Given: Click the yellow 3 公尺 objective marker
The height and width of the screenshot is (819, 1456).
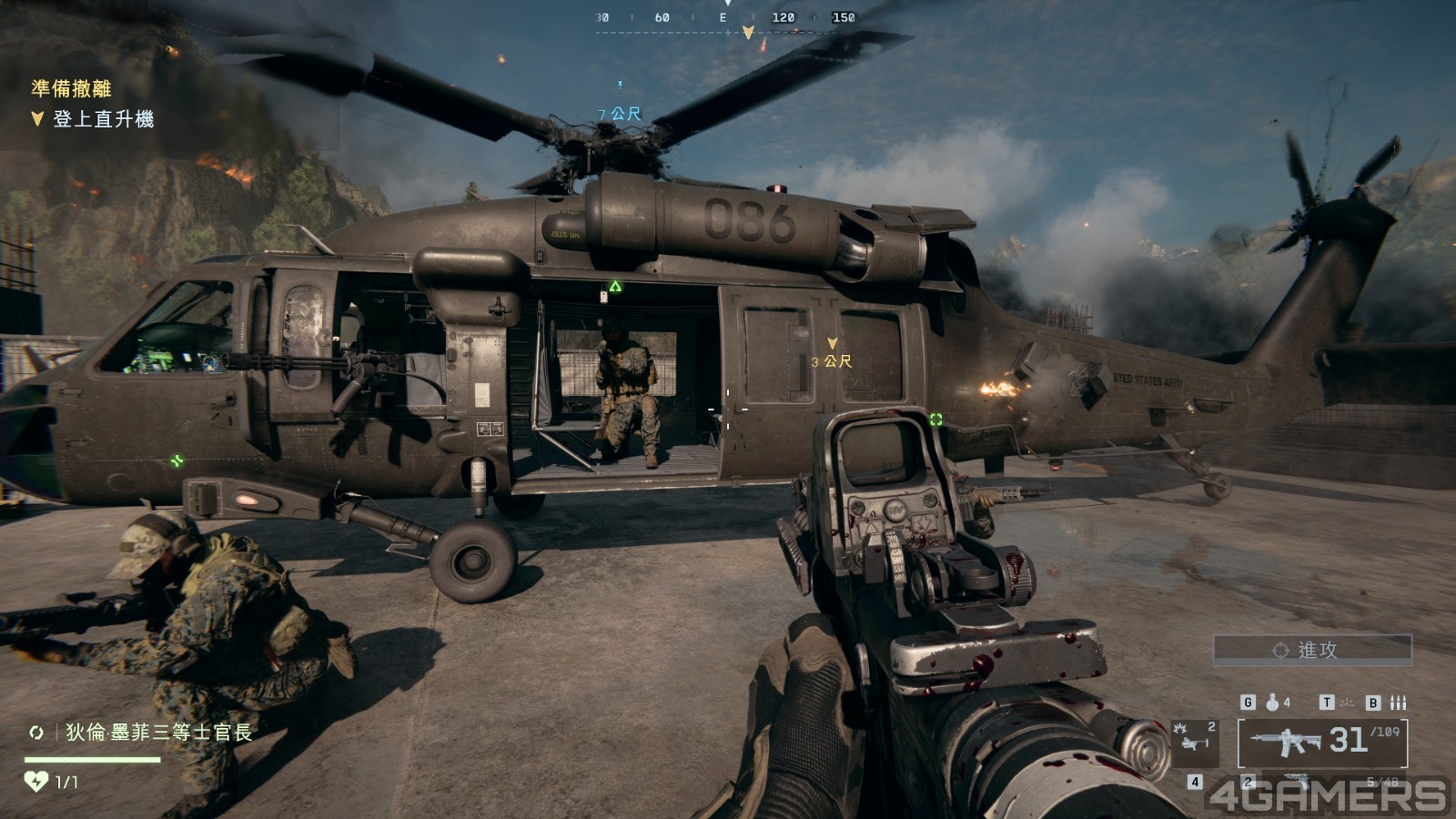Looking at the screenshot, I should (x=832, y=360).
